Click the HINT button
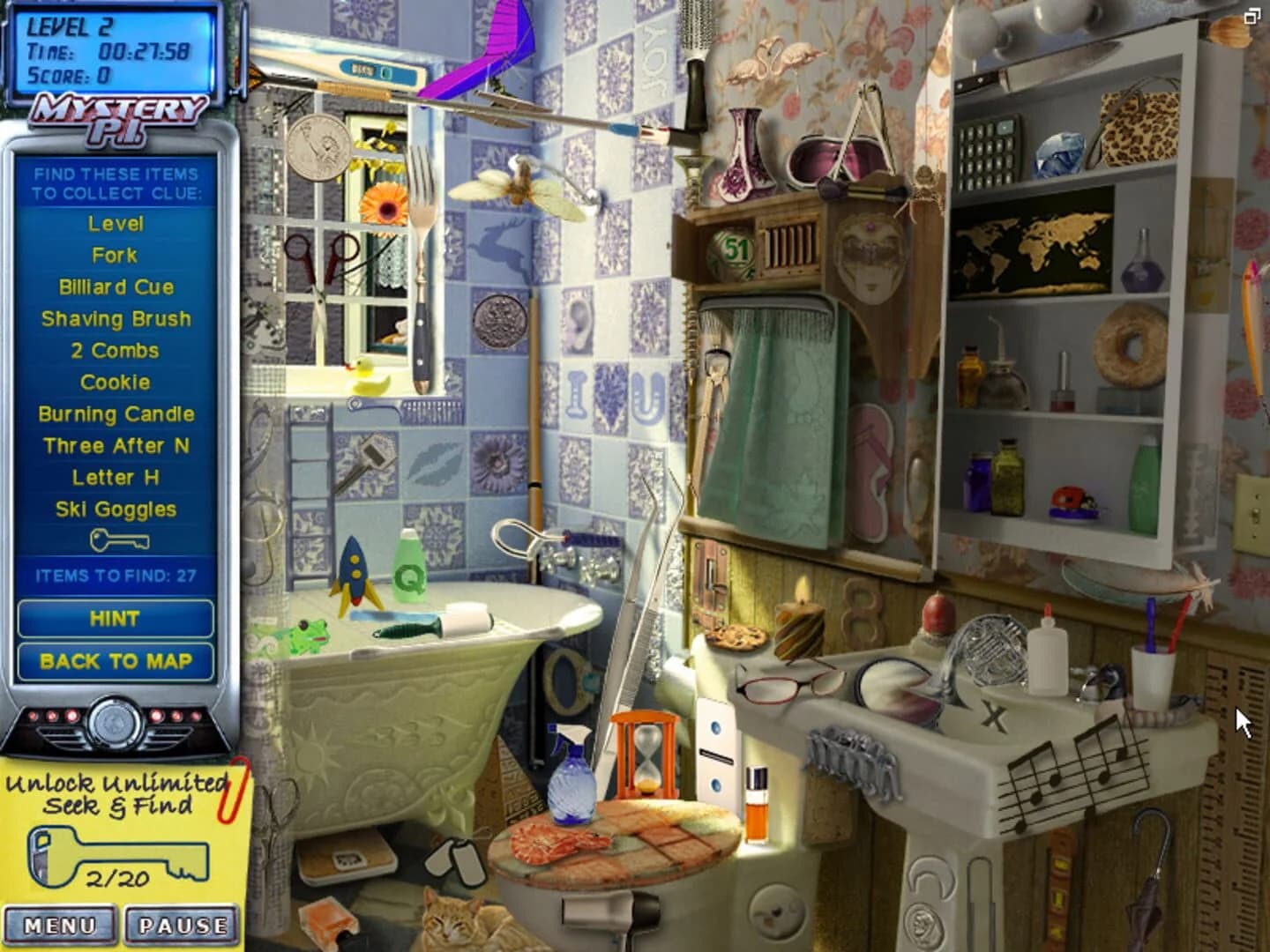Screen dimensions: 1270x952 [115, 619]
